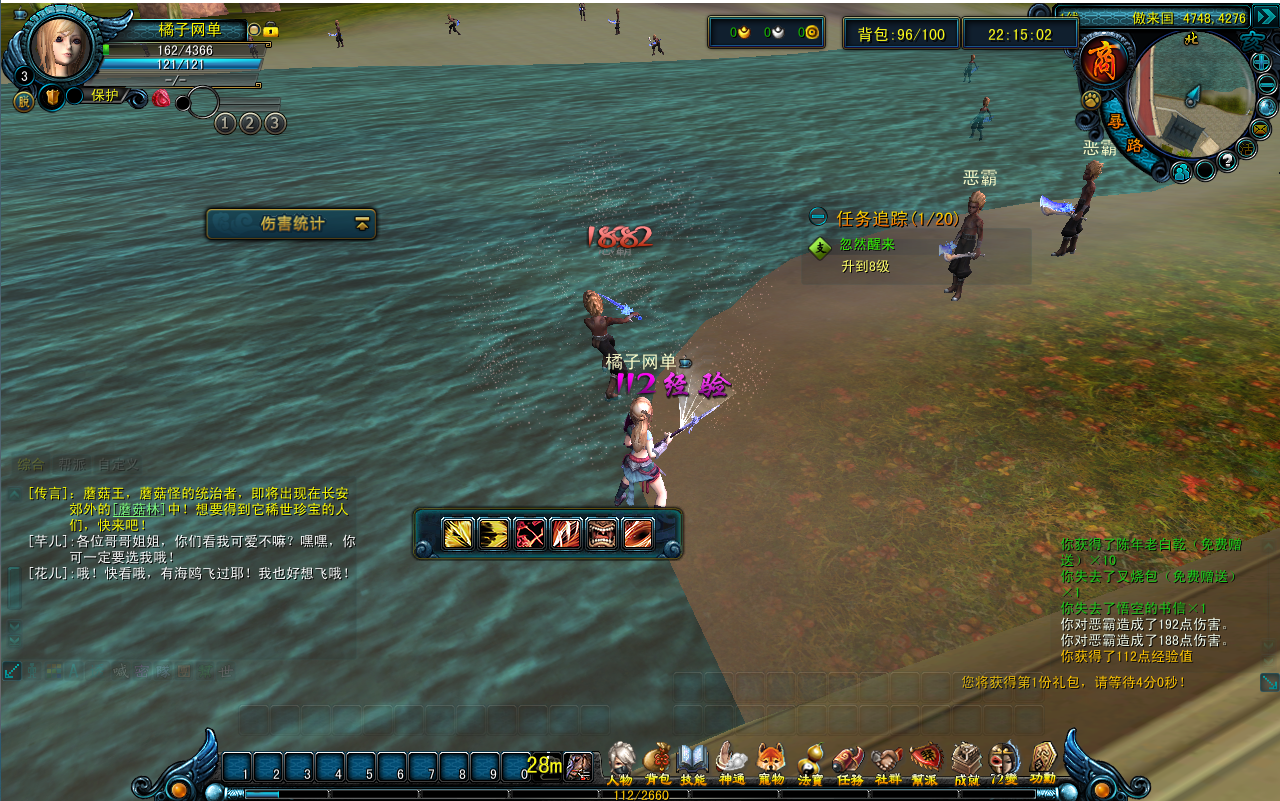The image size is (1280, 801).
Task: Open the 成就 achievements menu
Action: click(x=966, y=764)
